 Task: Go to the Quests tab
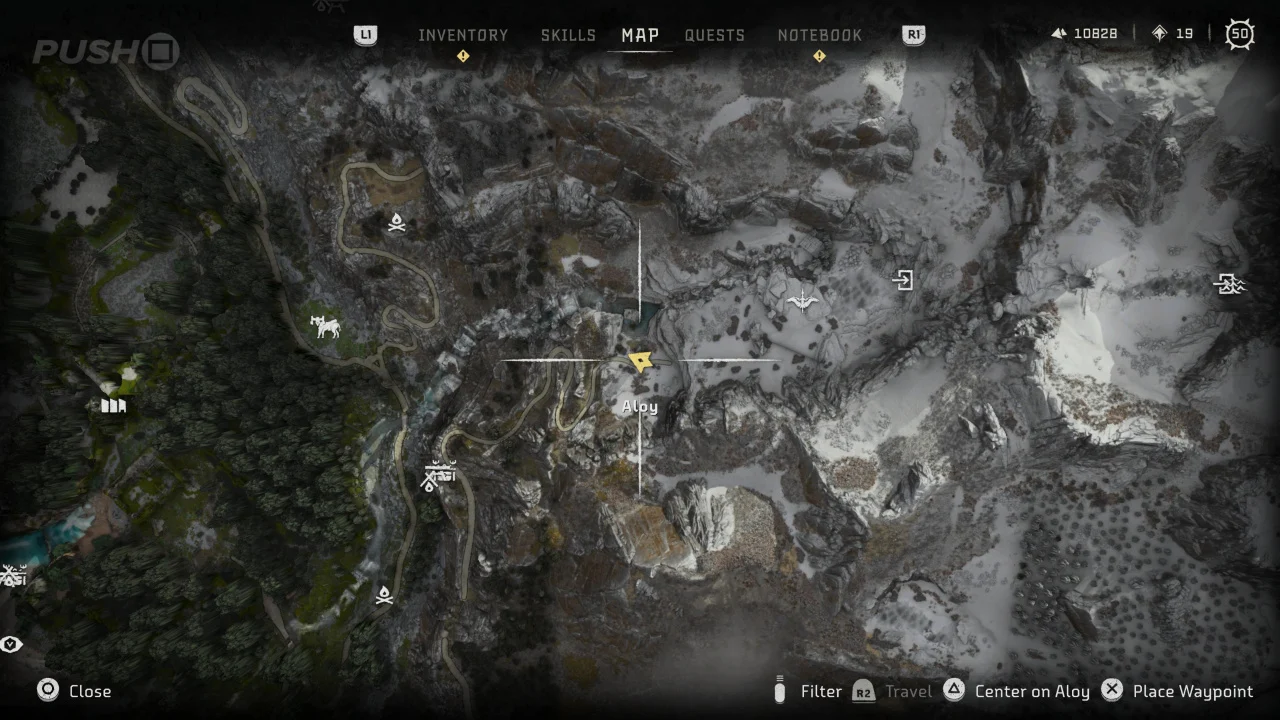tap(714, 35)
